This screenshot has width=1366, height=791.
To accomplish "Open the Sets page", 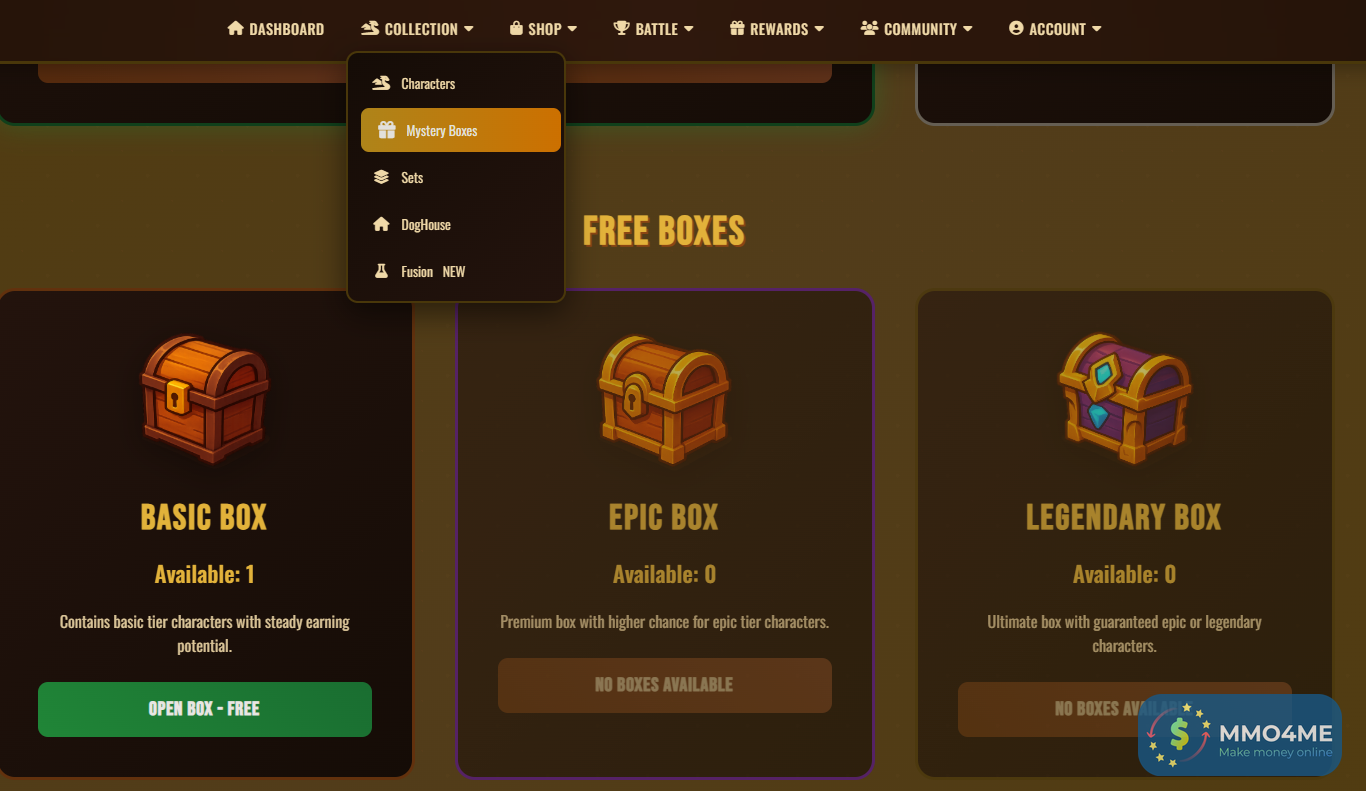I will tap(411, 178).
